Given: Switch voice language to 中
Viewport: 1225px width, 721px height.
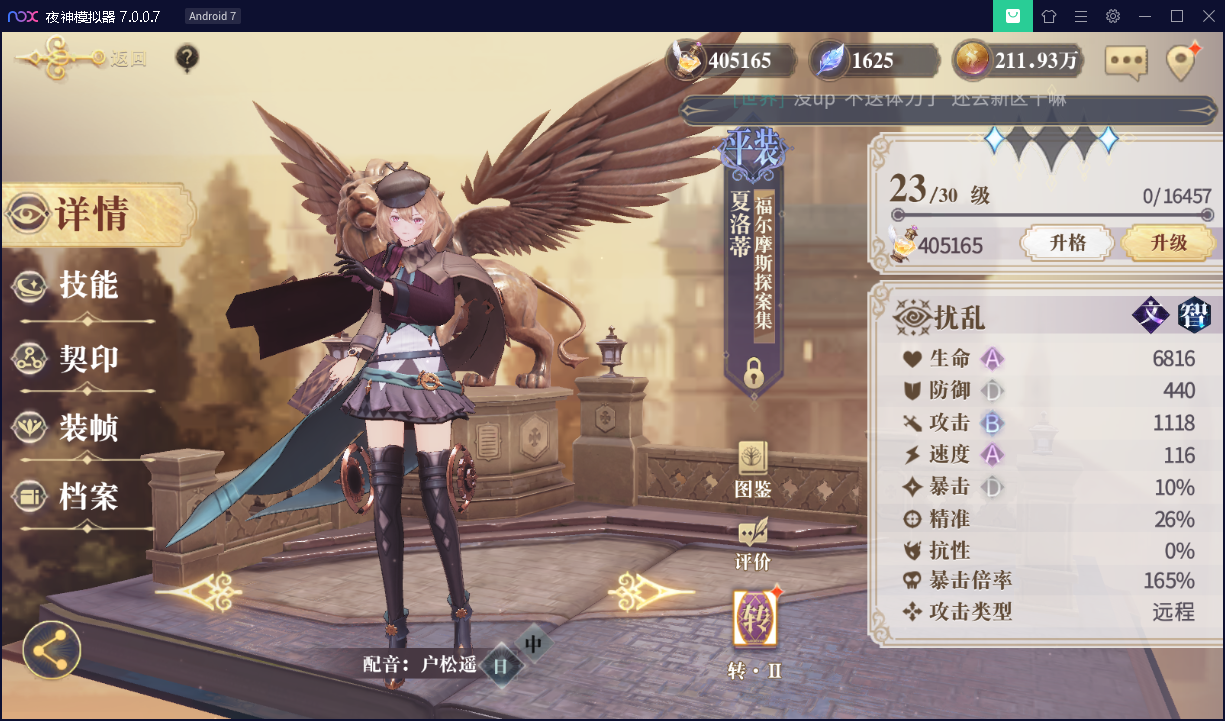Looking at the screenshot, I should point(533,643).
